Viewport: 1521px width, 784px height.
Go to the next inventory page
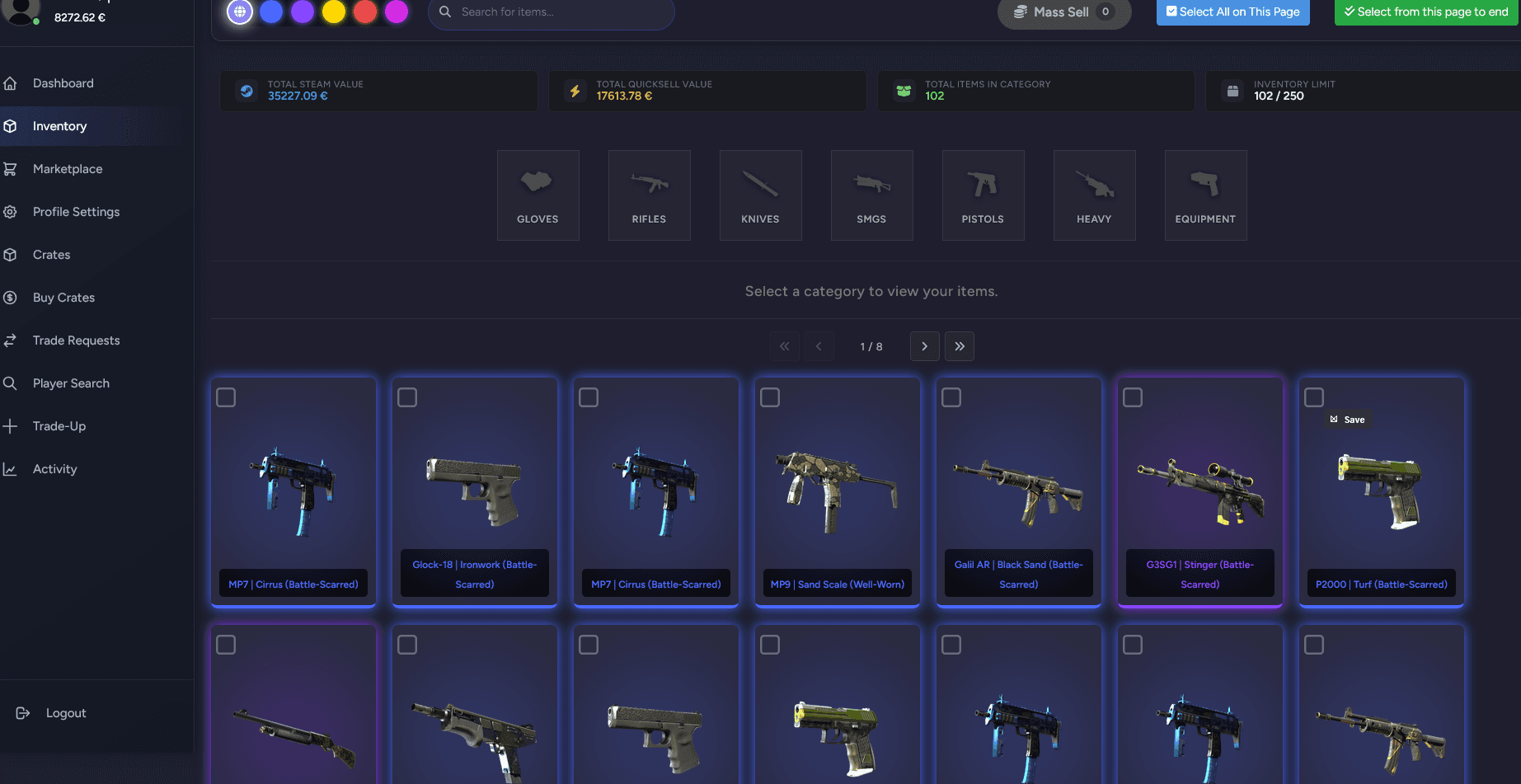tap(924, 346)
